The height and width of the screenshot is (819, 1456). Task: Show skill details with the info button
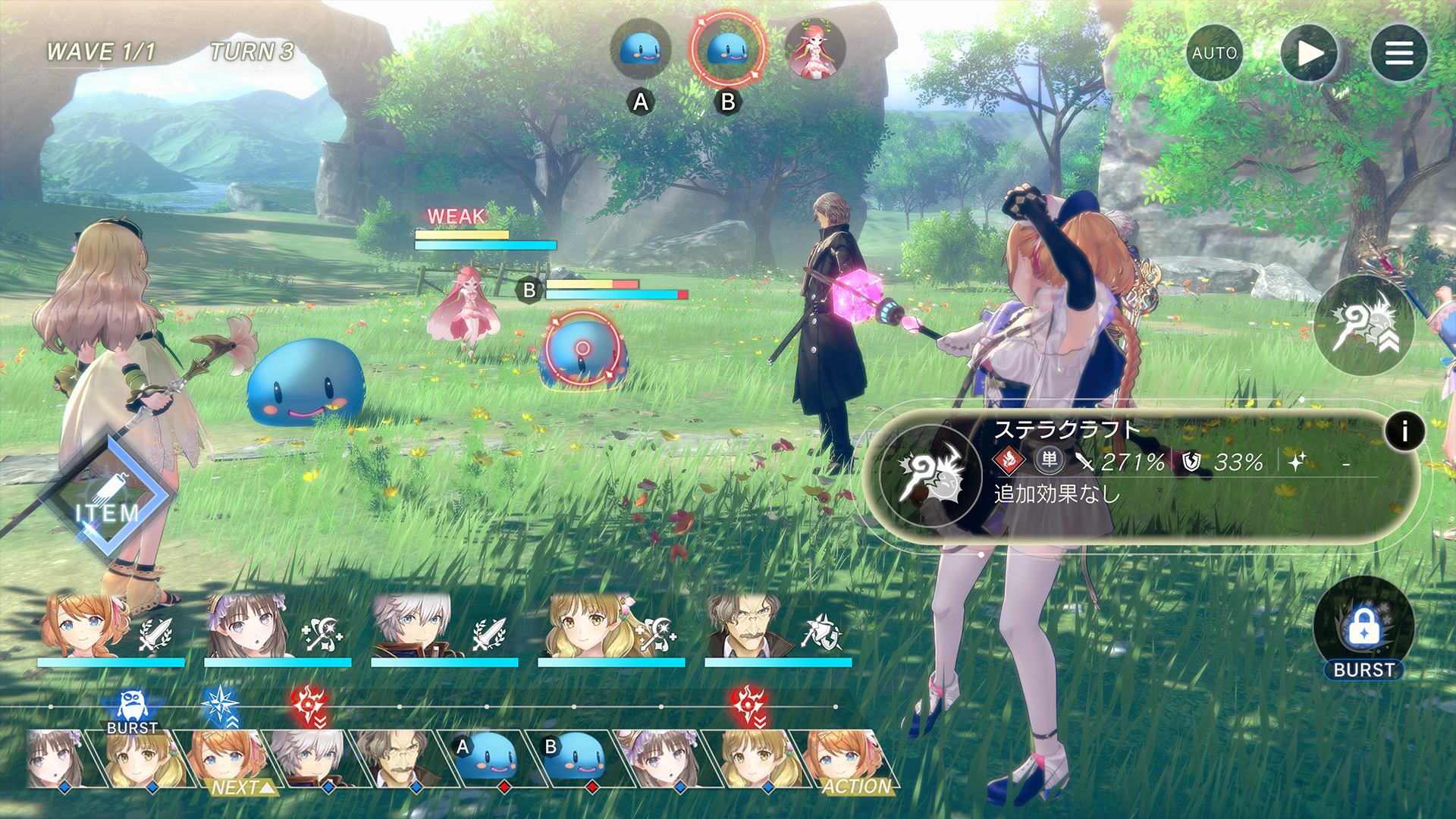point(1404,431)
